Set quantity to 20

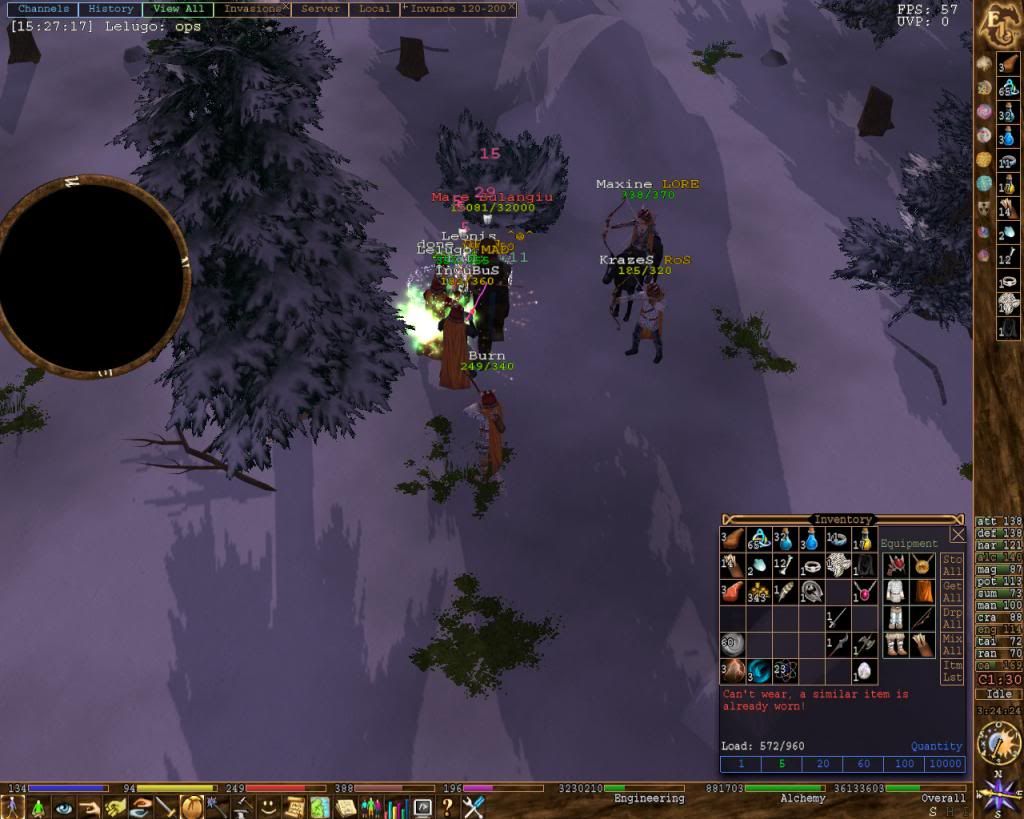click(822, 764)
